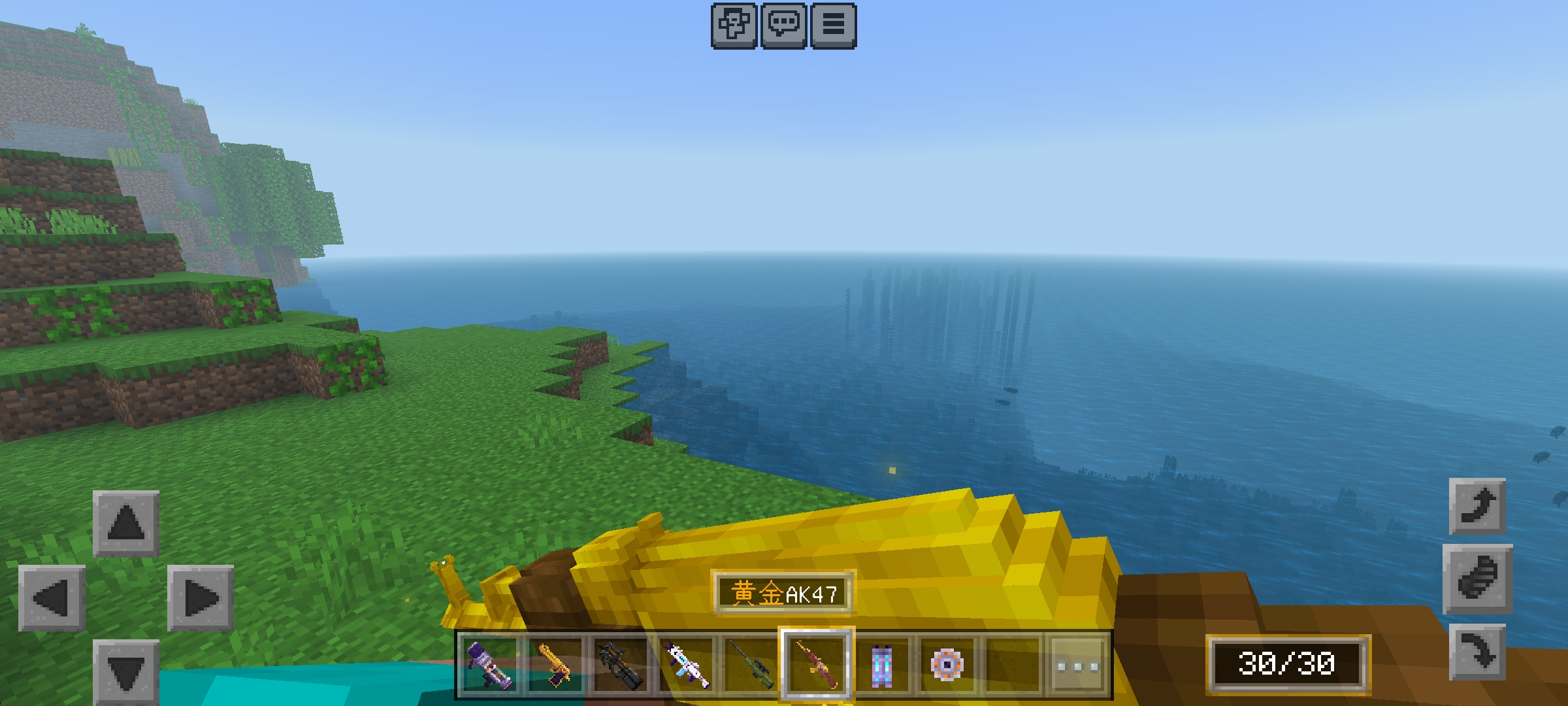Choose the round grey and orange disc item
1568x706 pixels.
(947, 665)
